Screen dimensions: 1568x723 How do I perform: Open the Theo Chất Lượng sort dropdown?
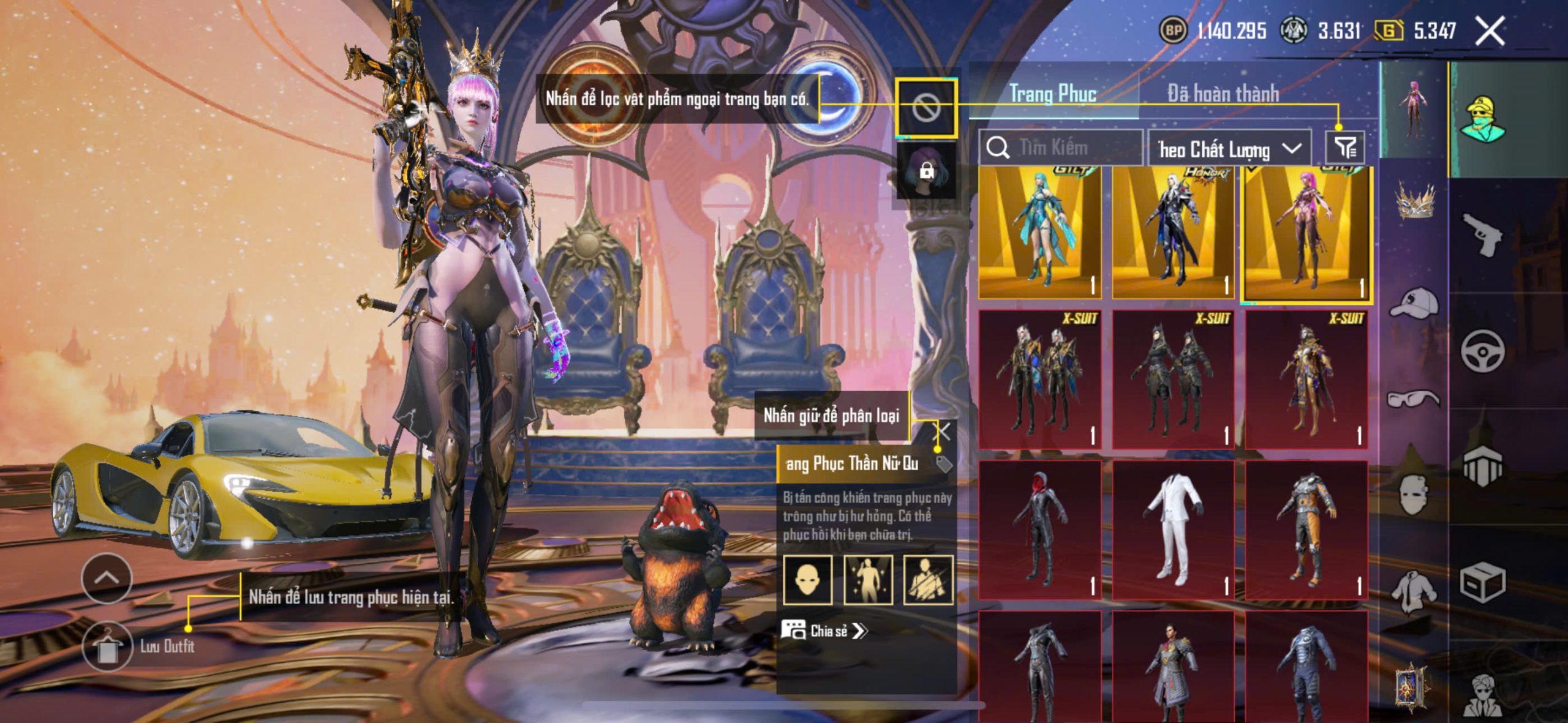pos(1229,149)
